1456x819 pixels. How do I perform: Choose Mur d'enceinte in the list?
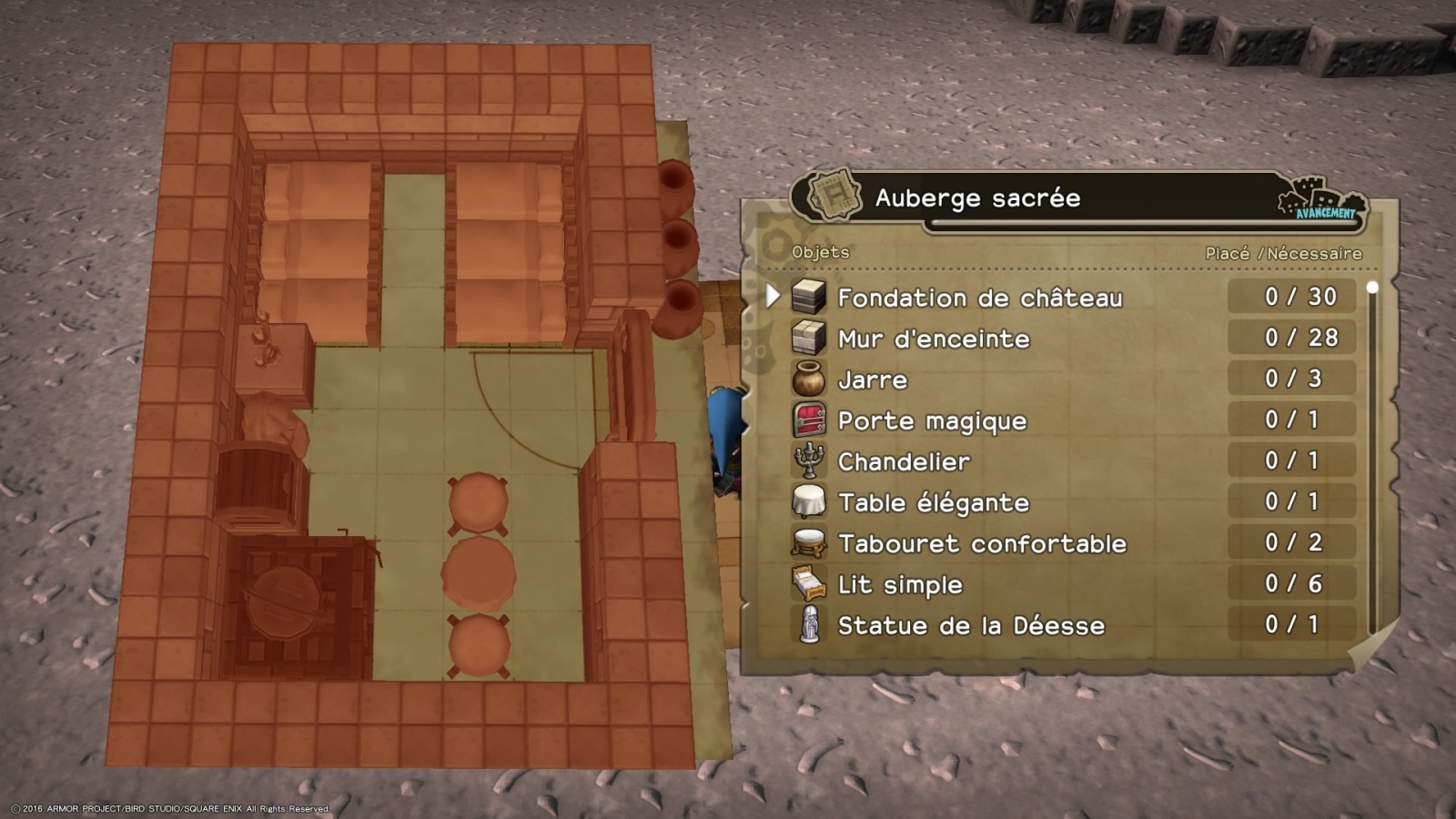[933, 339]
